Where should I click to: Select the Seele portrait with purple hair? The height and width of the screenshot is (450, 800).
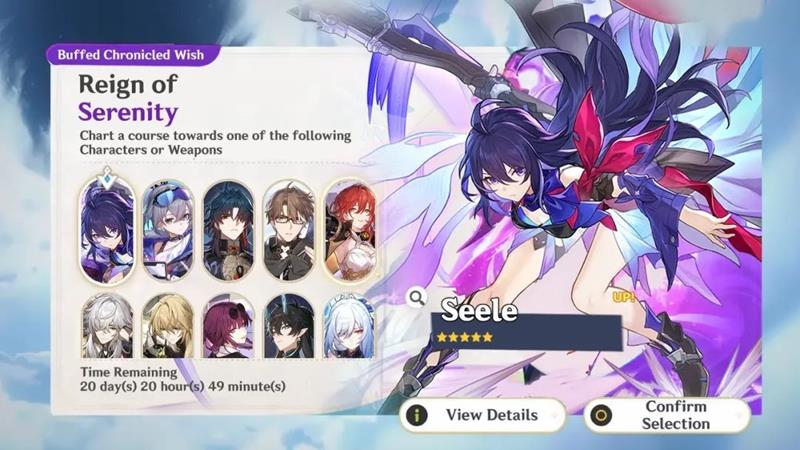106,231
